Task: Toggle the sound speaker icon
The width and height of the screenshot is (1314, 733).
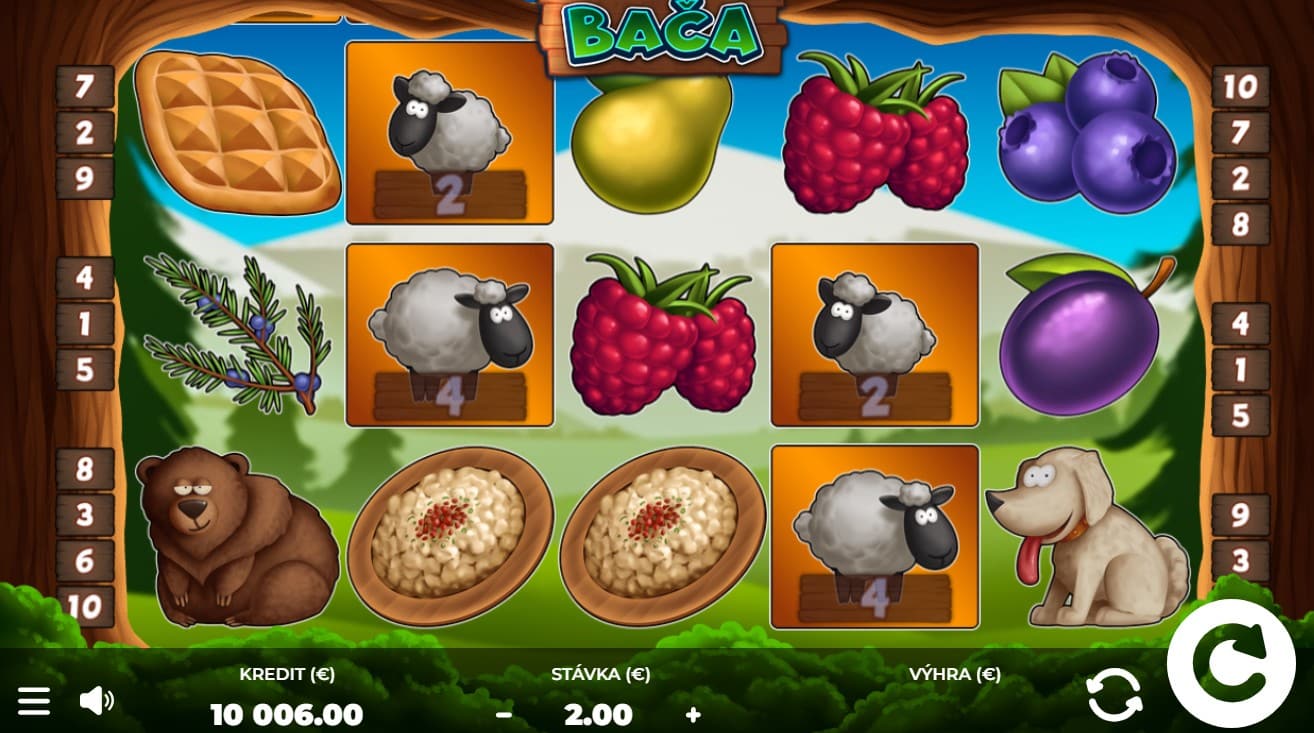Action: 96,700
